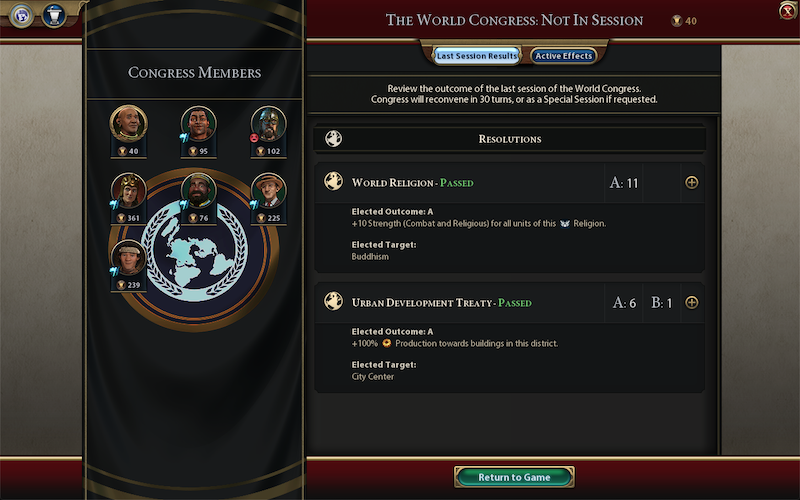This screenshot has width=800, height=500.
Task: Switch to the Active Effects tab
Action: click(x=563, y=56)
